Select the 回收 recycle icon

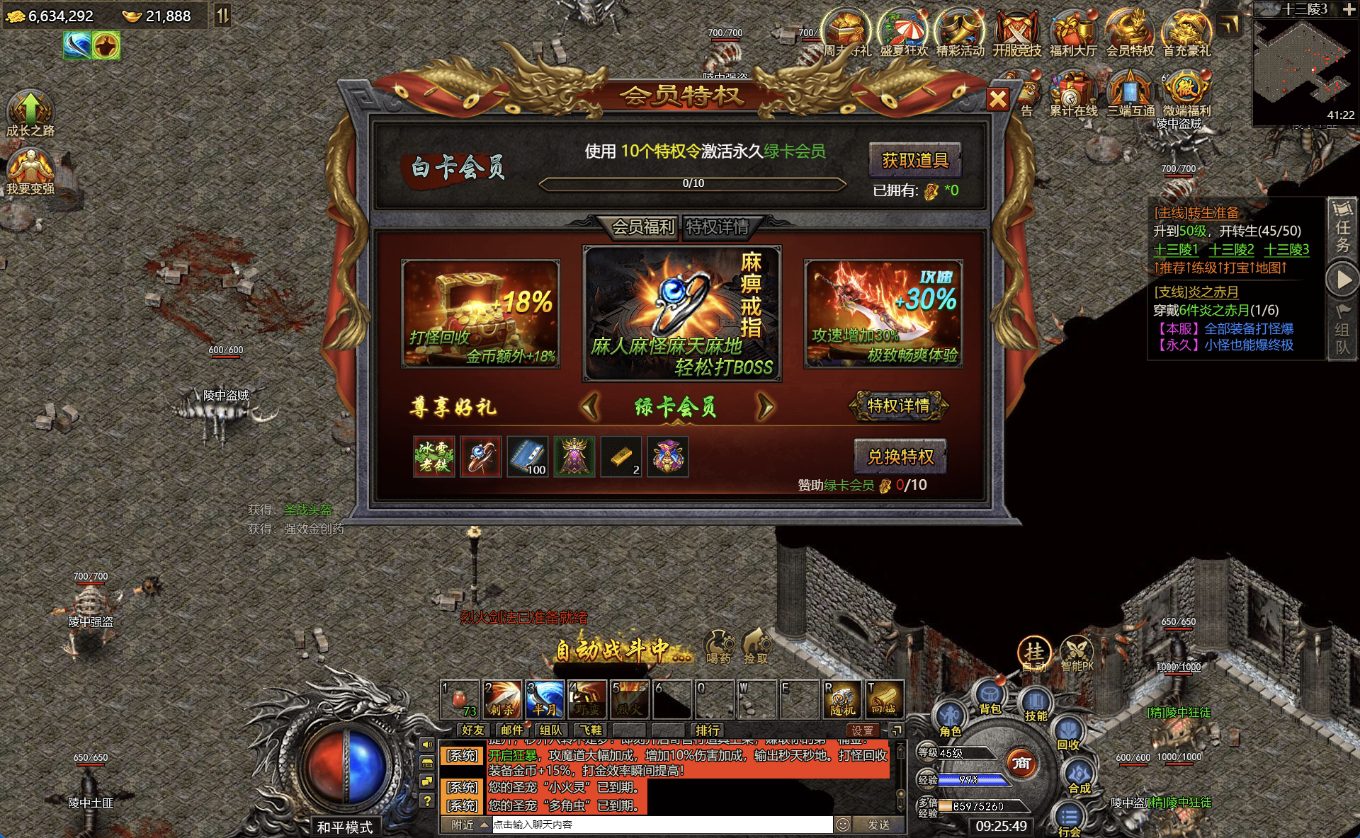click(1068, 731)
